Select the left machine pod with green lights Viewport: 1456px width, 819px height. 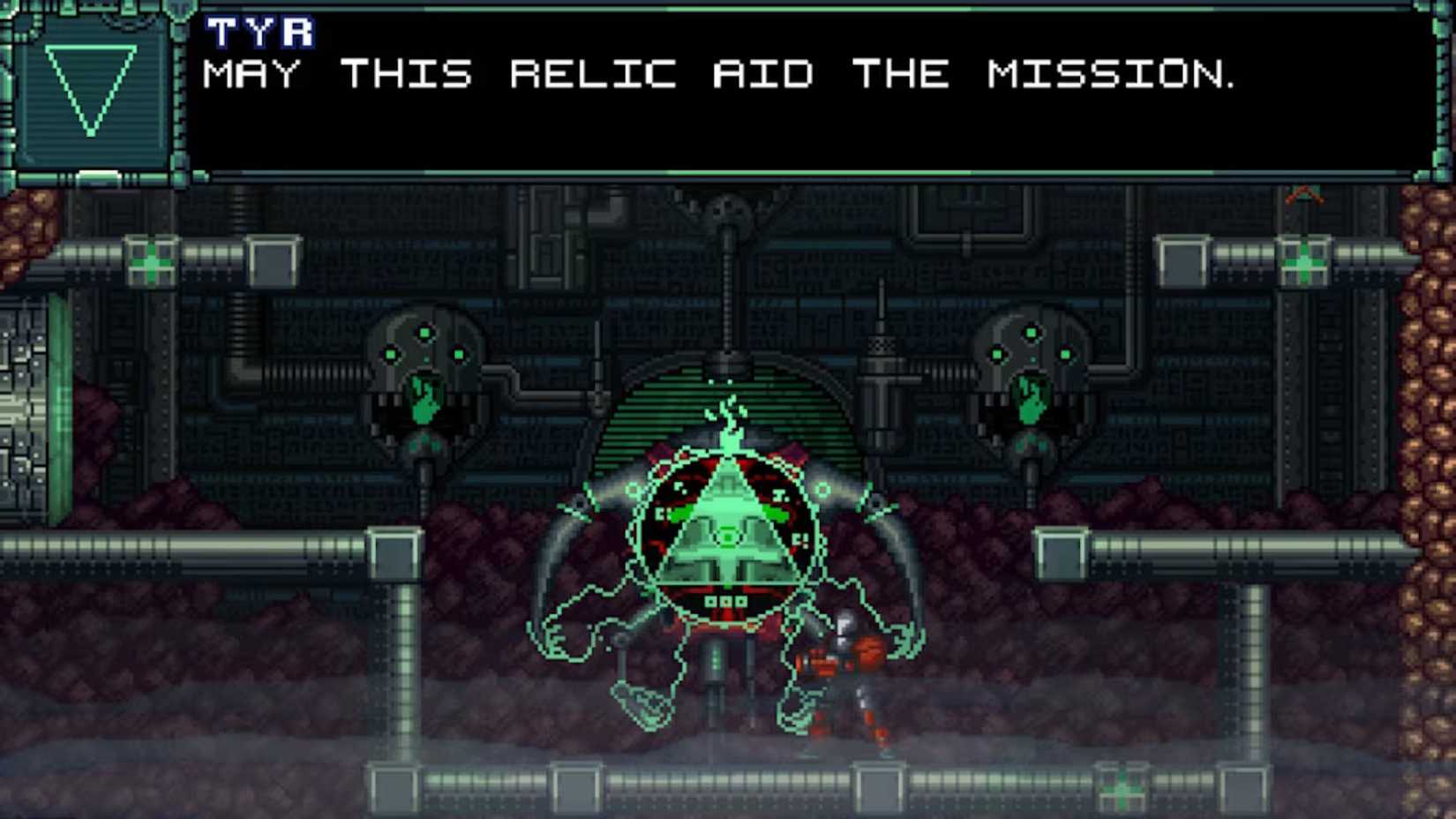tap(424, 379)
